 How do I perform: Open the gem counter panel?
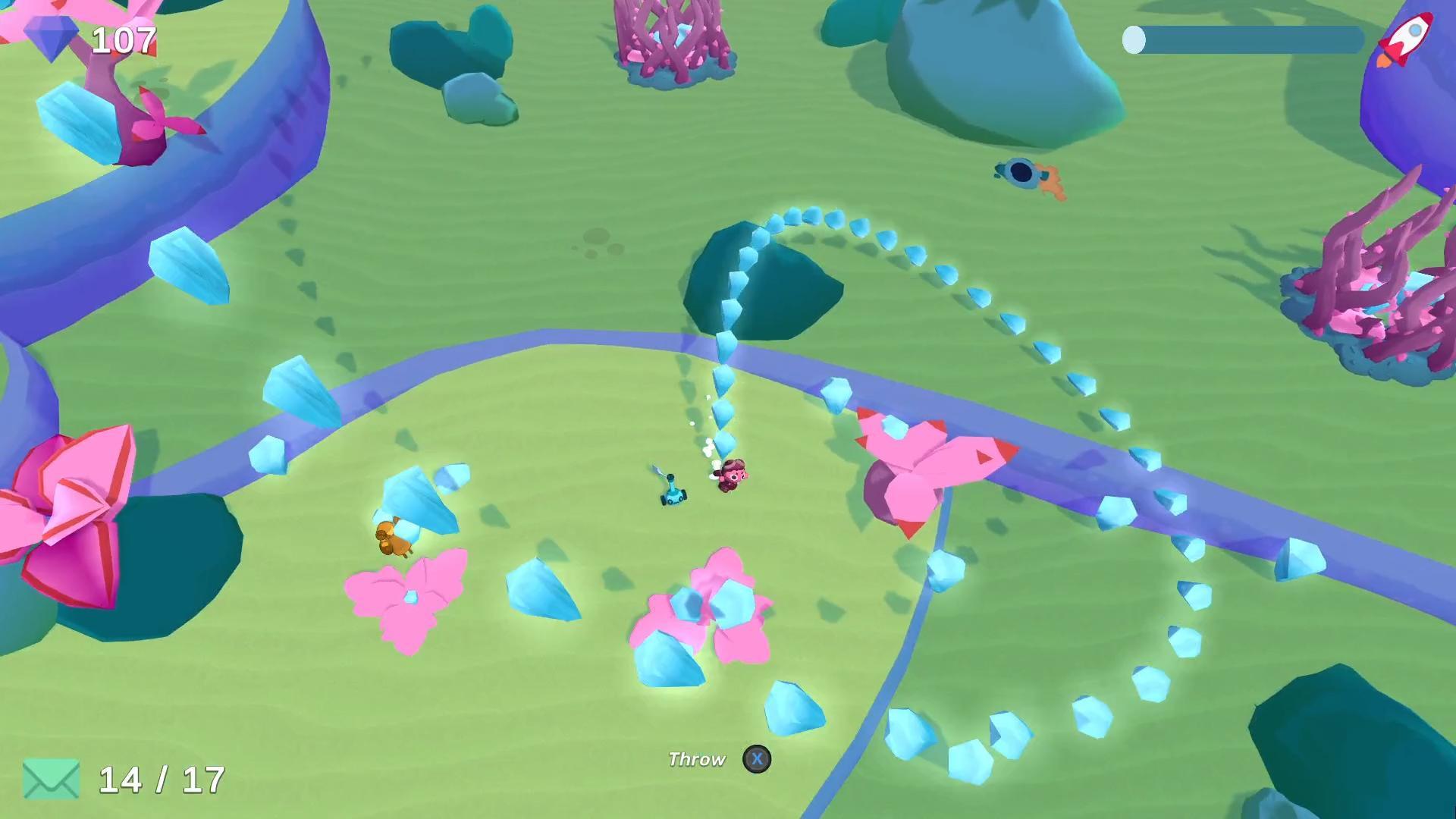click(91, 38)
